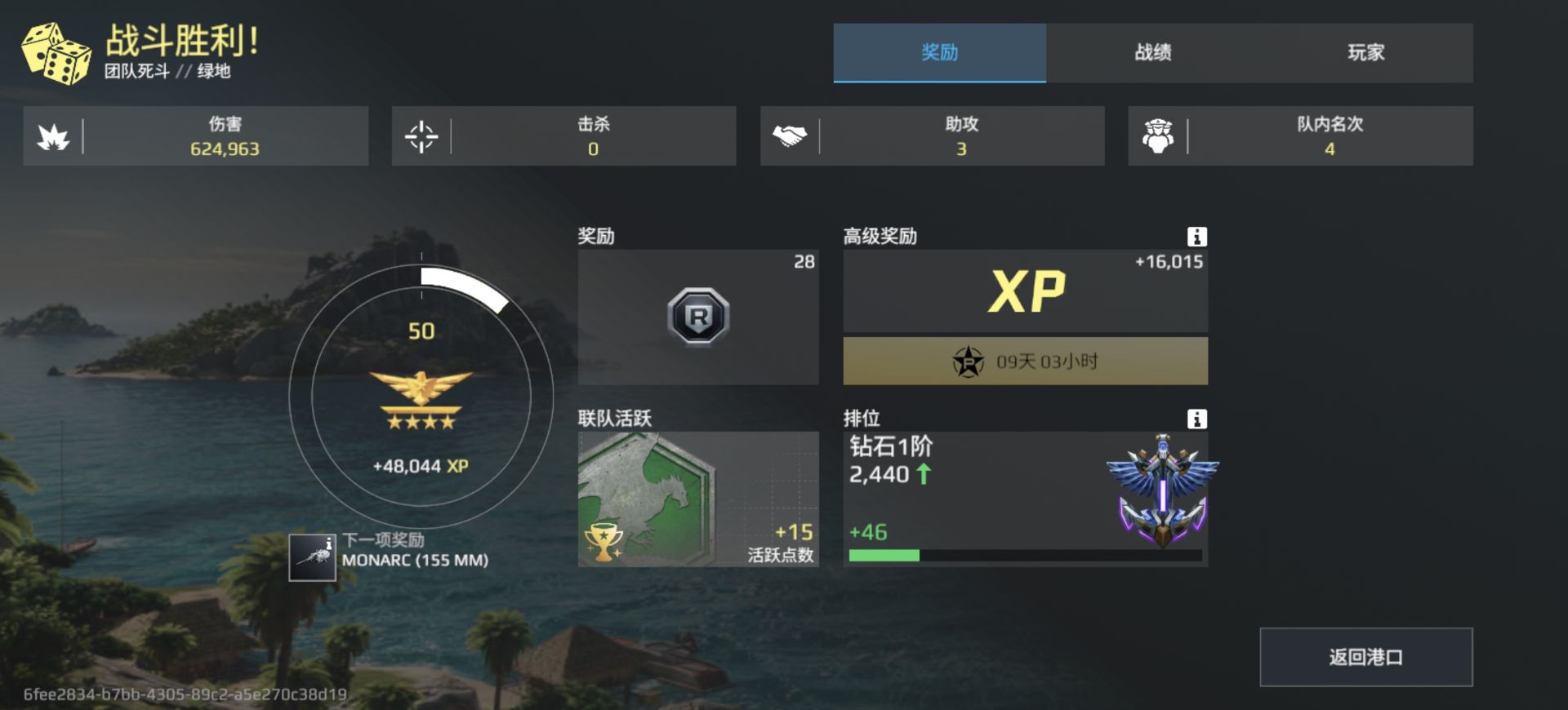Click the team rank (队内名次) player icon
The width and height of the screenshot is (1568, 710).
pos(1158,135)
